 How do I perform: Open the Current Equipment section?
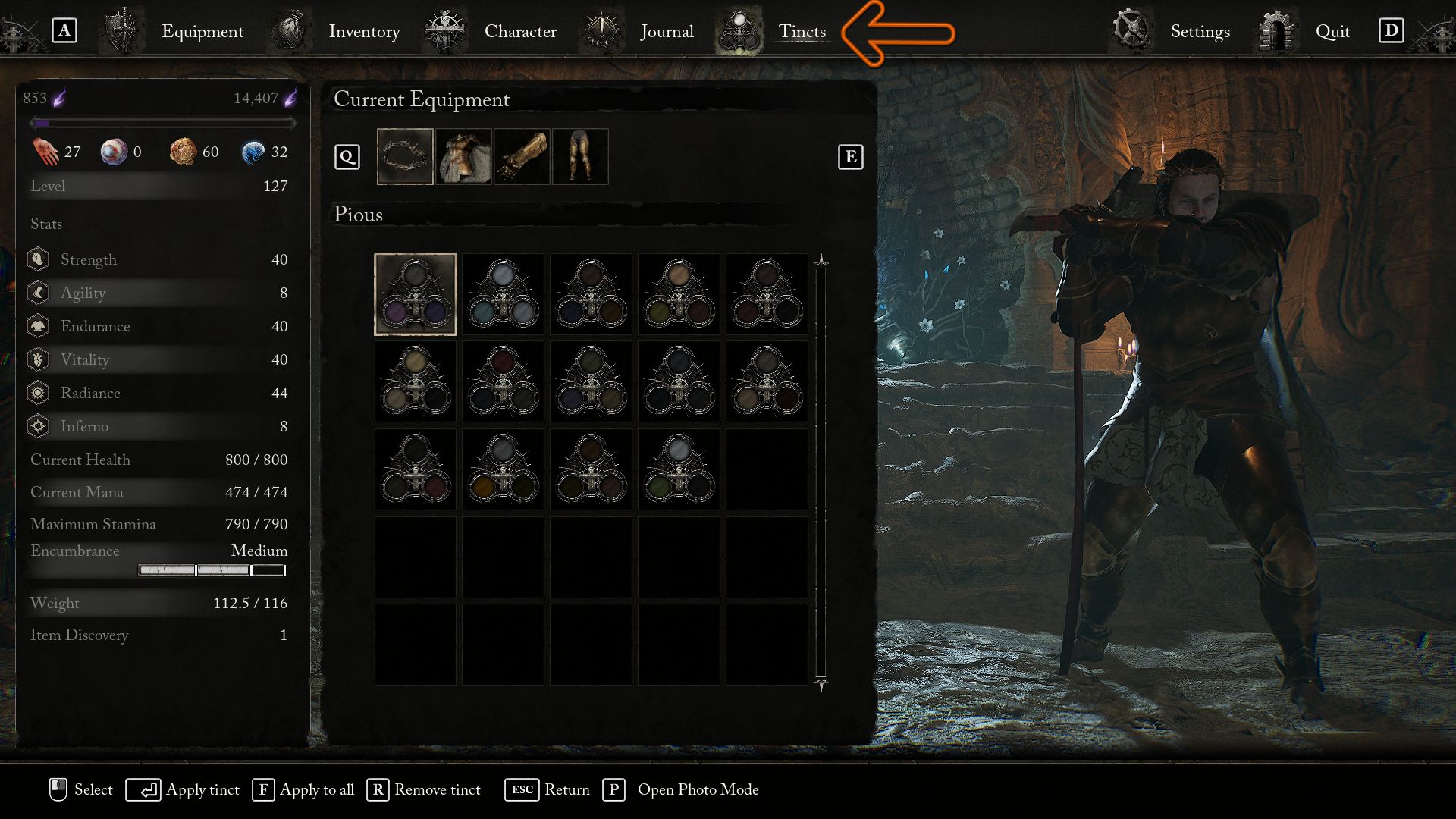click(422, 99)
